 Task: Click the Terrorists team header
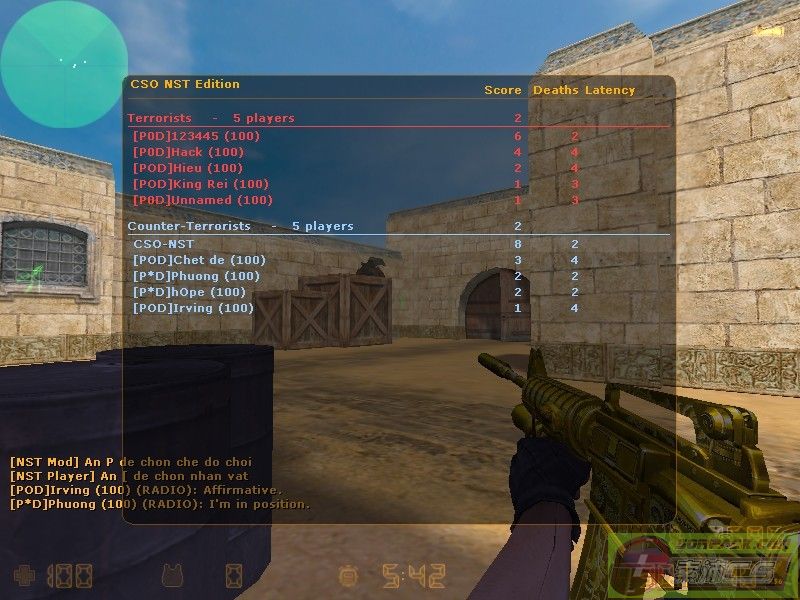coord(160,118)
